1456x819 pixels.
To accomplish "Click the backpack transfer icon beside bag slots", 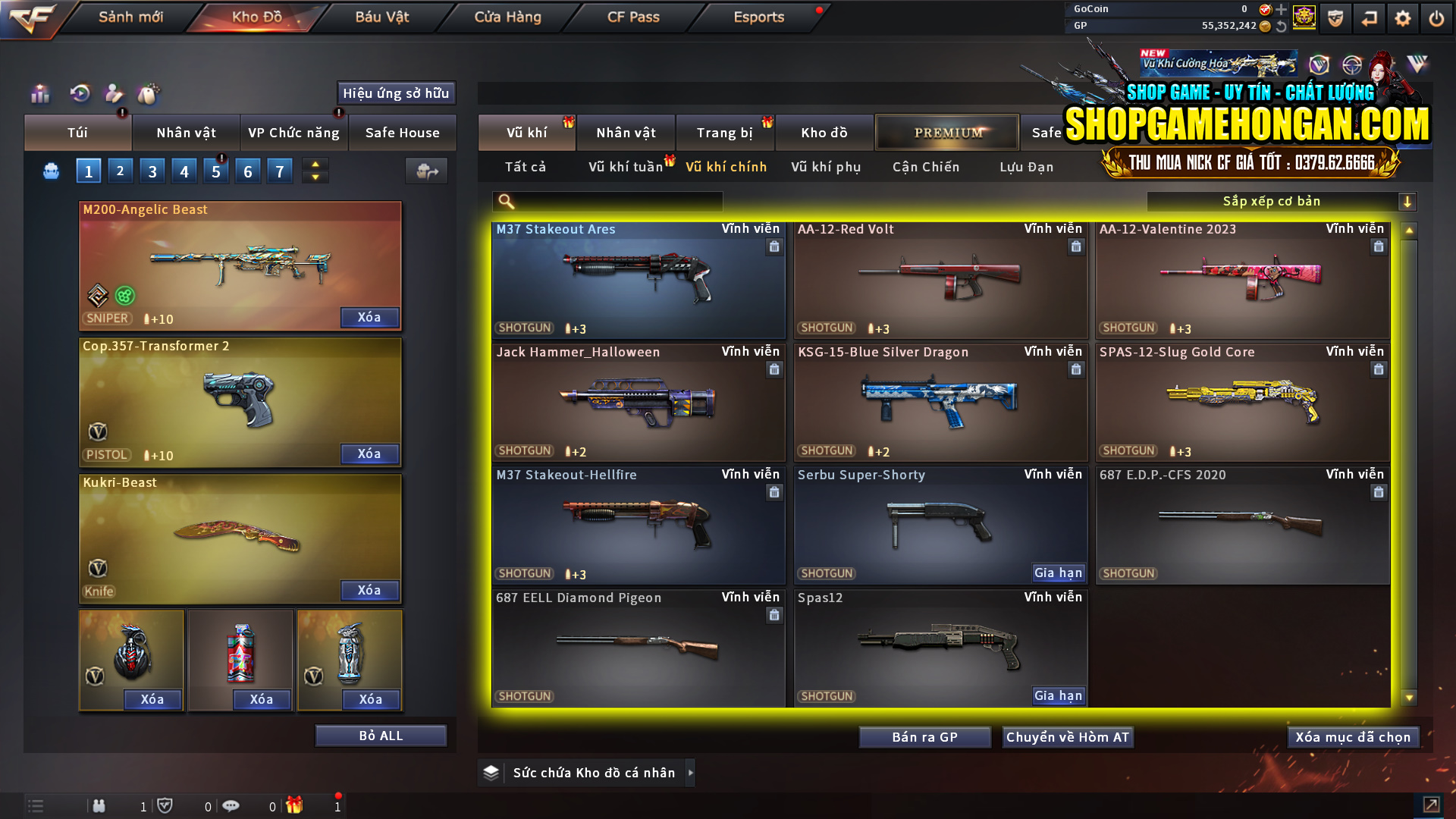I will pos(426,171).
